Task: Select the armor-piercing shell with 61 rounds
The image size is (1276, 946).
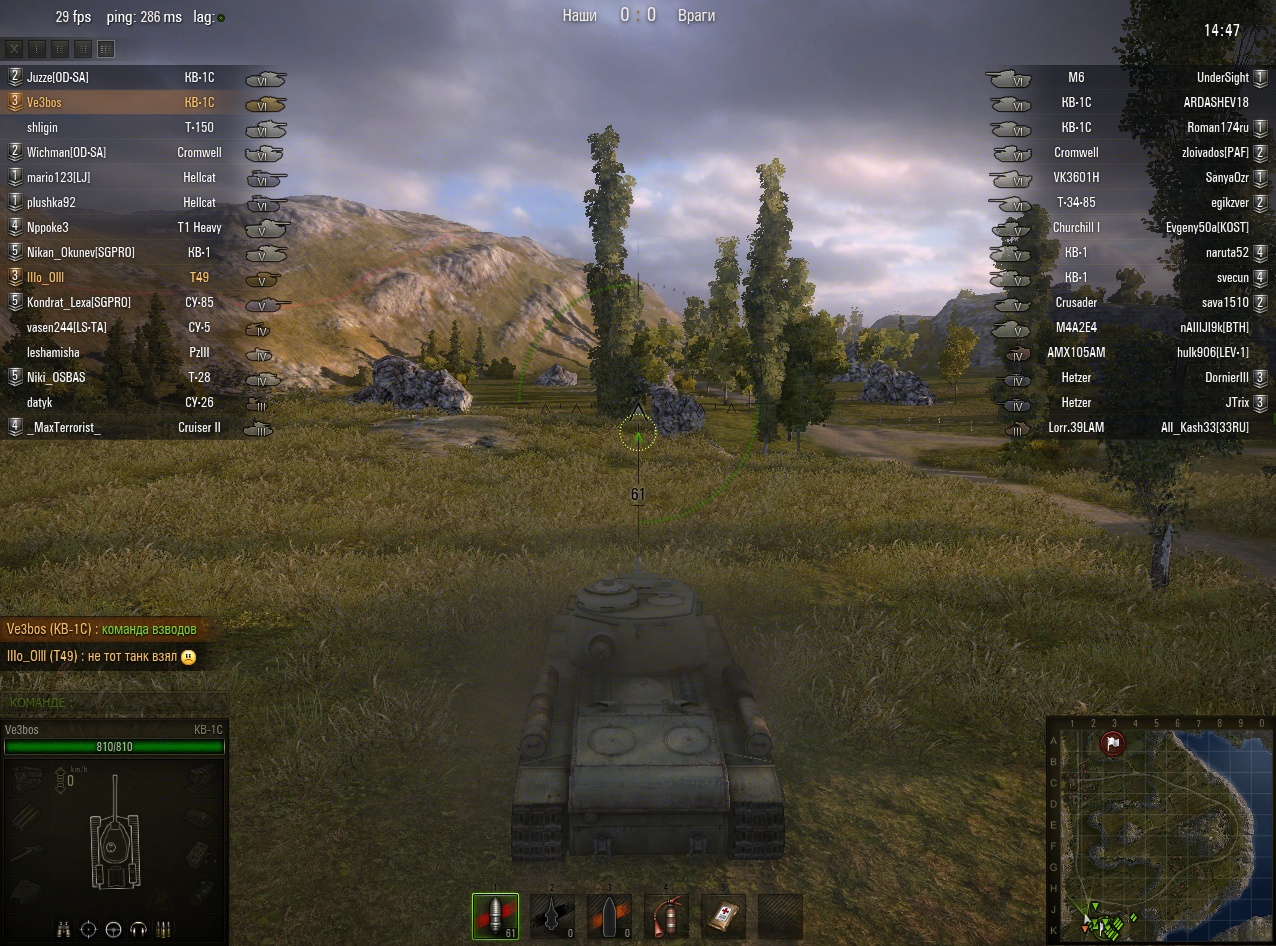Action: 495,916
